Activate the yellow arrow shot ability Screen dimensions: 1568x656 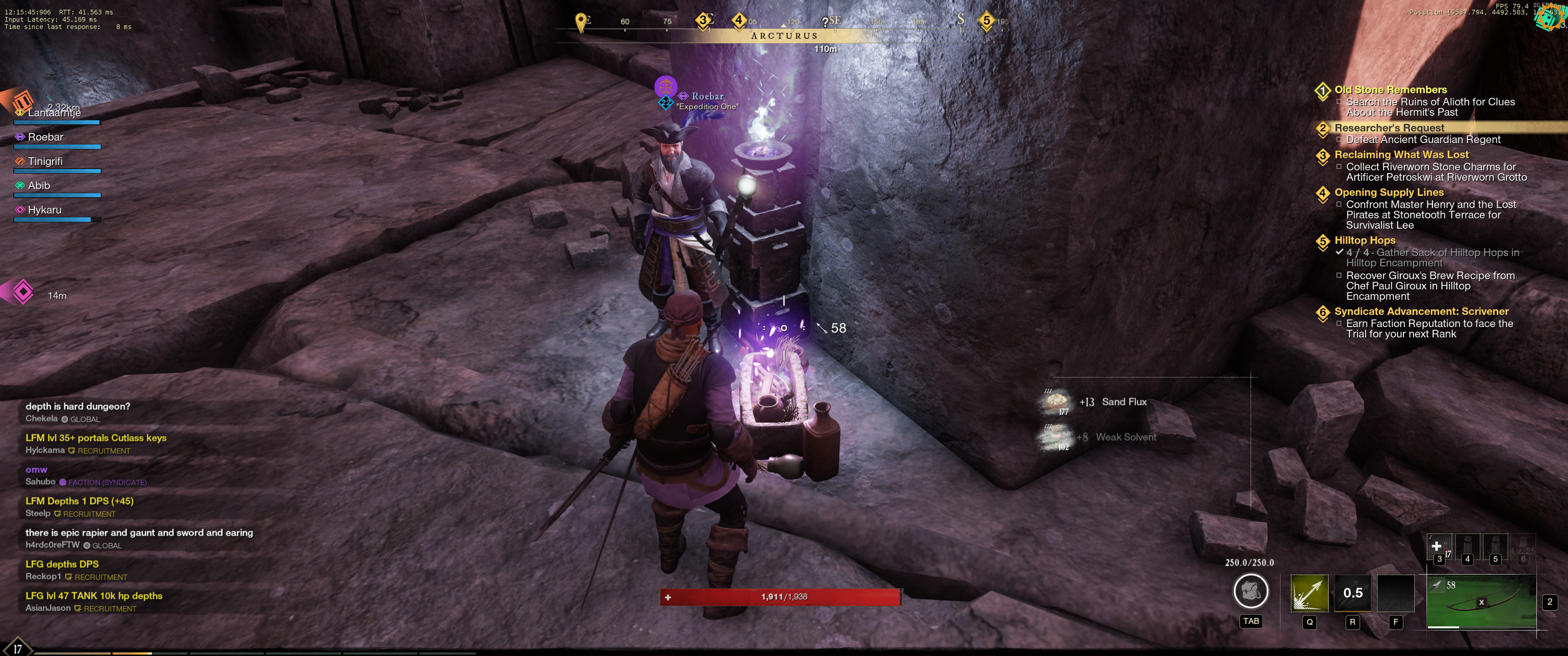pyautogui.click(x=1309, y=593)
